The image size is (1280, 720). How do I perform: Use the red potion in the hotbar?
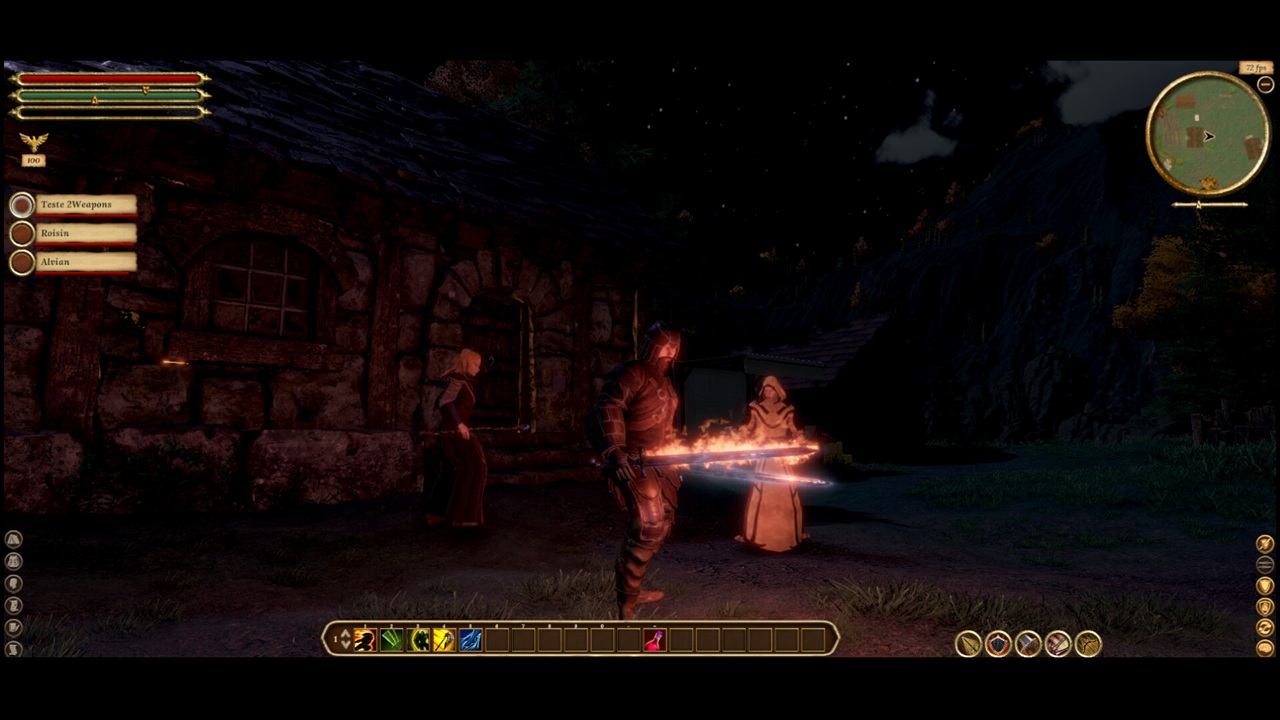[x=654, y=640]
